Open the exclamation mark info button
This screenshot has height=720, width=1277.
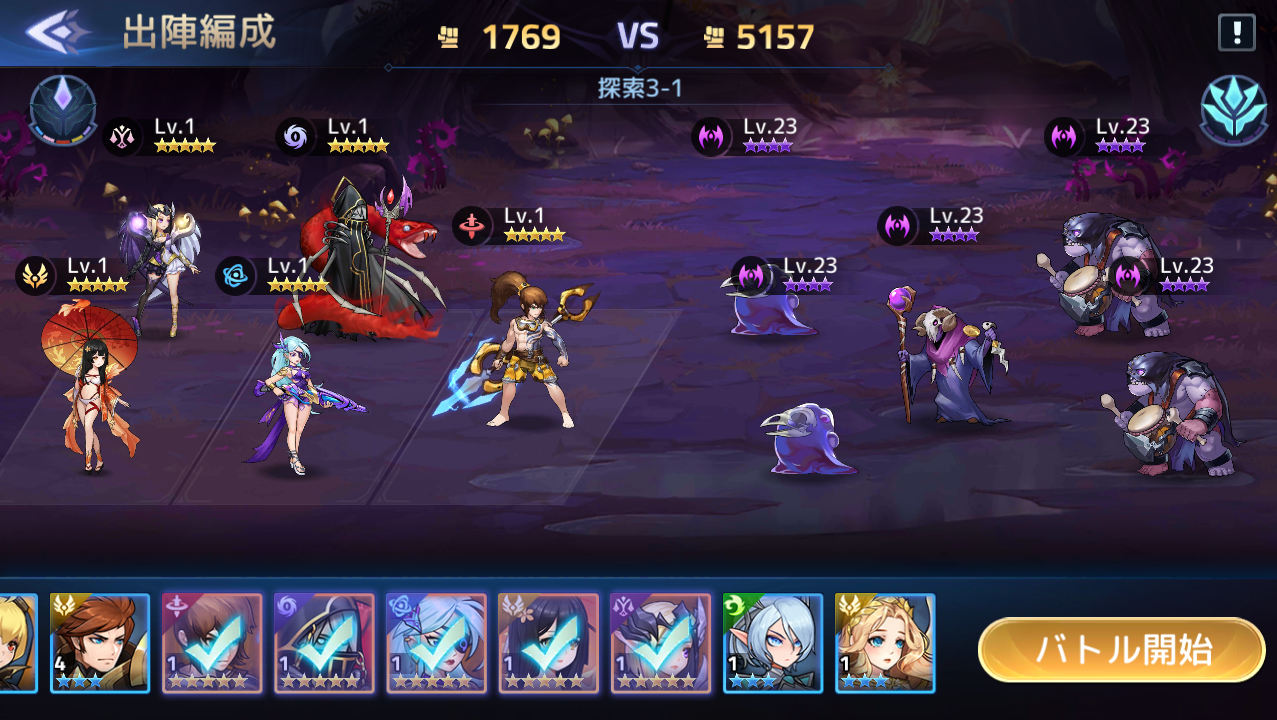tap(1236, 33)
